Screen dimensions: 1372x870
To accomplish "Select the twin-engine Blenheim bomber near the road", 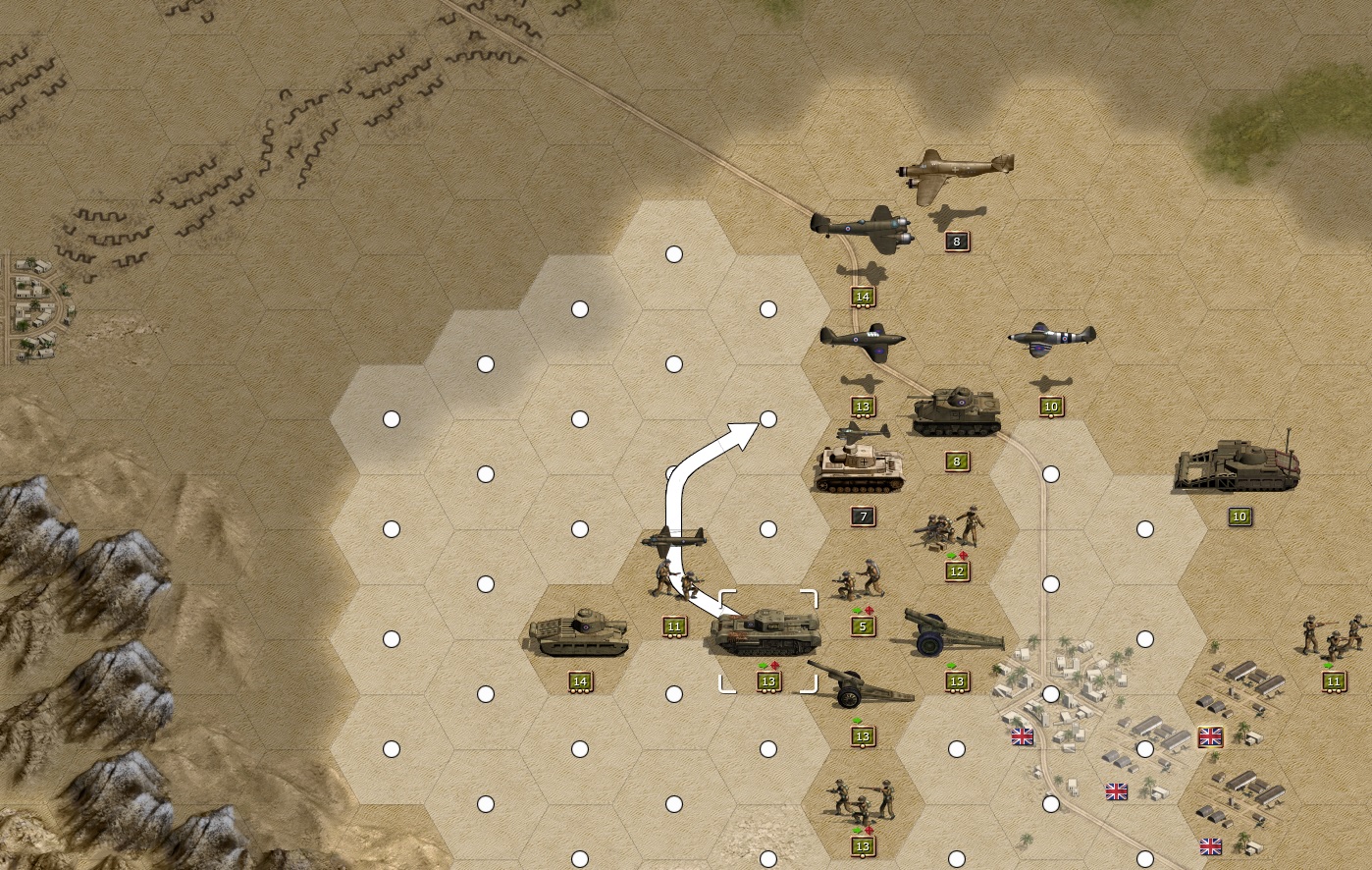I will (x=864, y=228).
